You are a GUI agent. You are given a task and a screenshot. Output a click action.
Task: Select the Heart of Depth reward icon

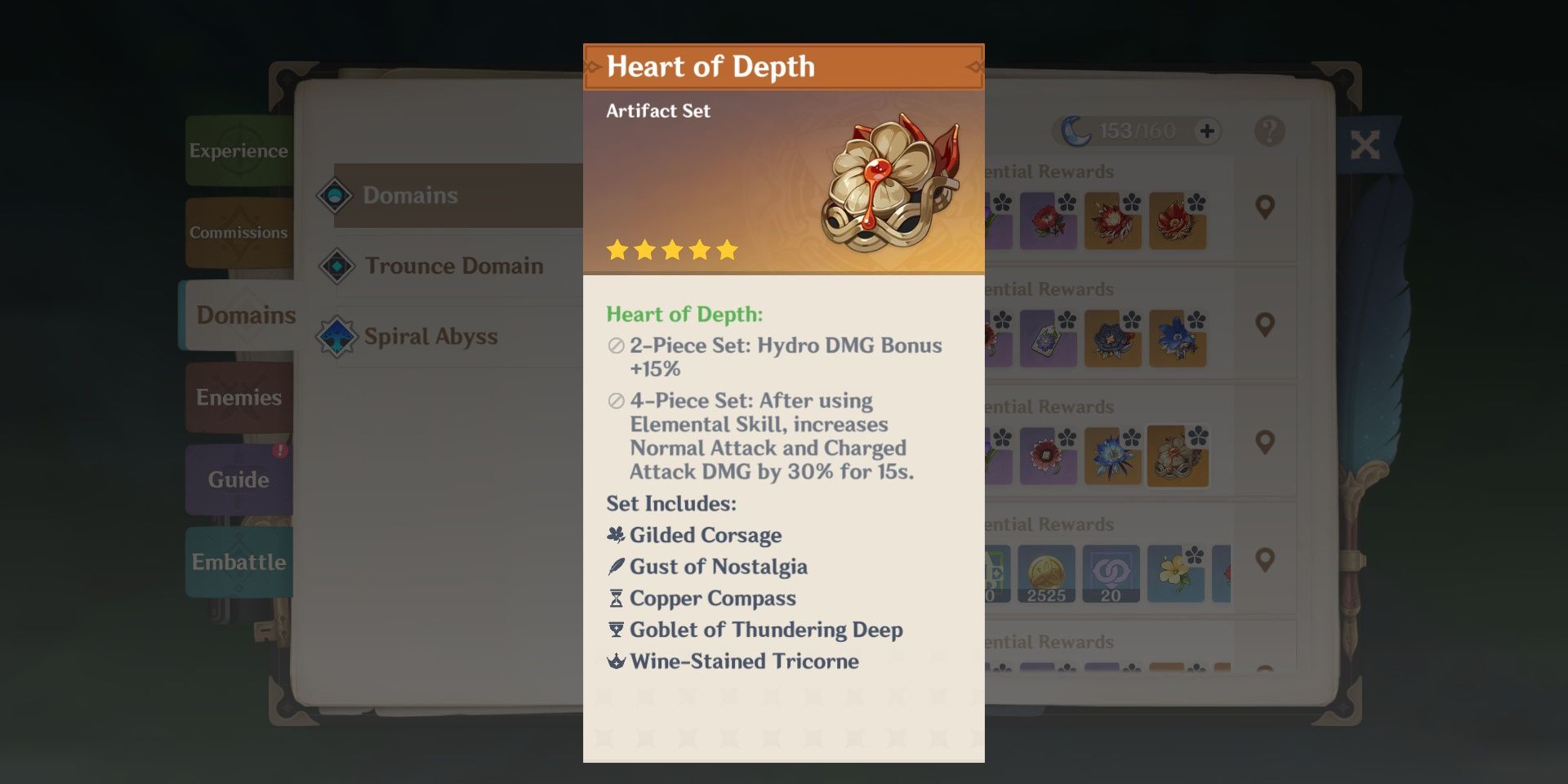coord(1177,457)
